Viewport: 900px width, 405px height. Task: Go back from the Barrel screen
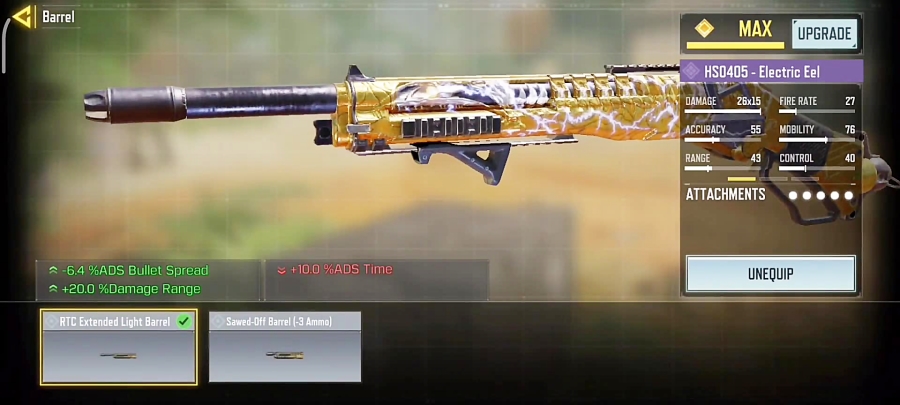click(22, 16)
